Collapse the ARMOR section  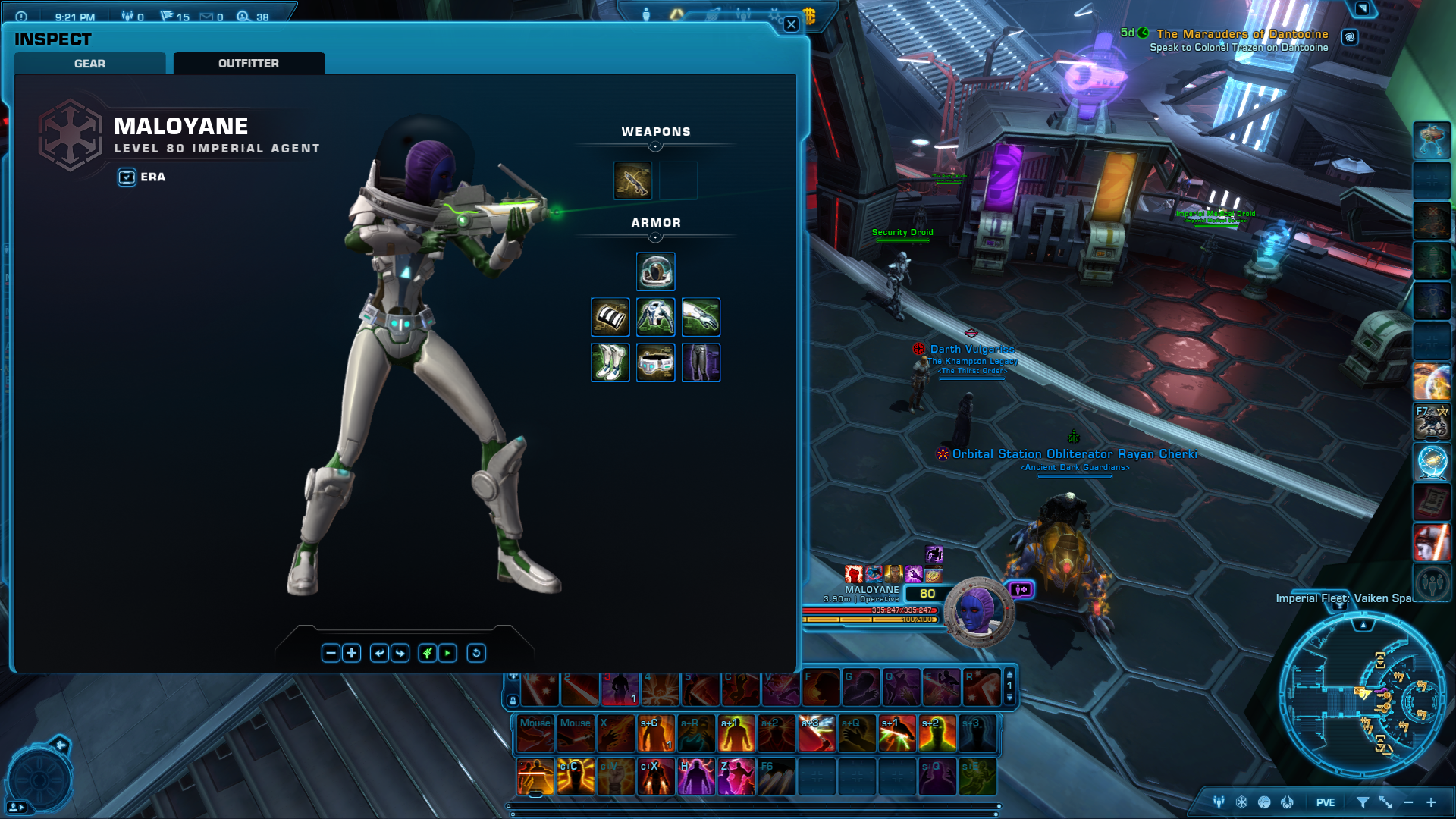click(655, 237)
